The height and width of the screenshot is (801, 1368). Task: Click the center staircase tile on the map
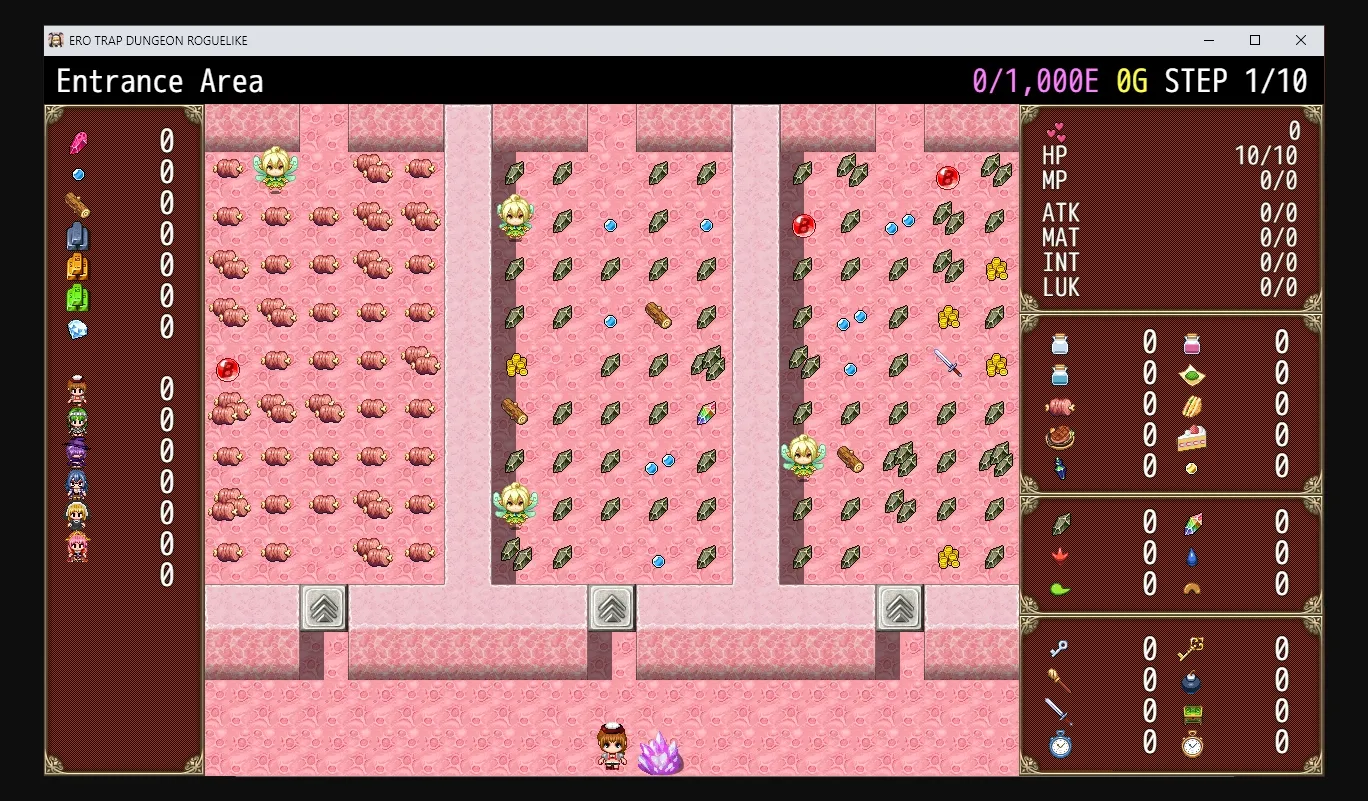point(610,607)
